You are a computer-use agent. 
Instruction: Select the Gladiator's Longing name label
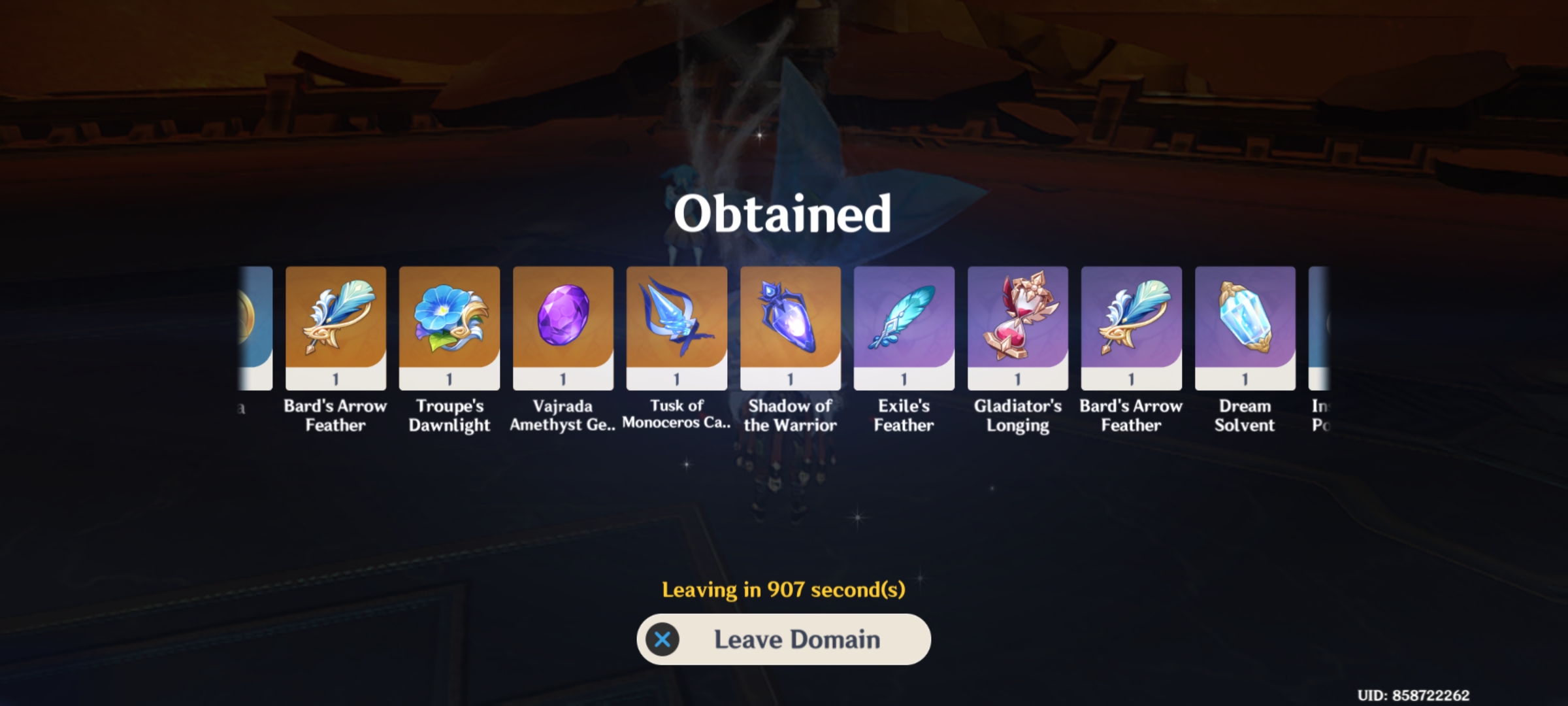1017,416
